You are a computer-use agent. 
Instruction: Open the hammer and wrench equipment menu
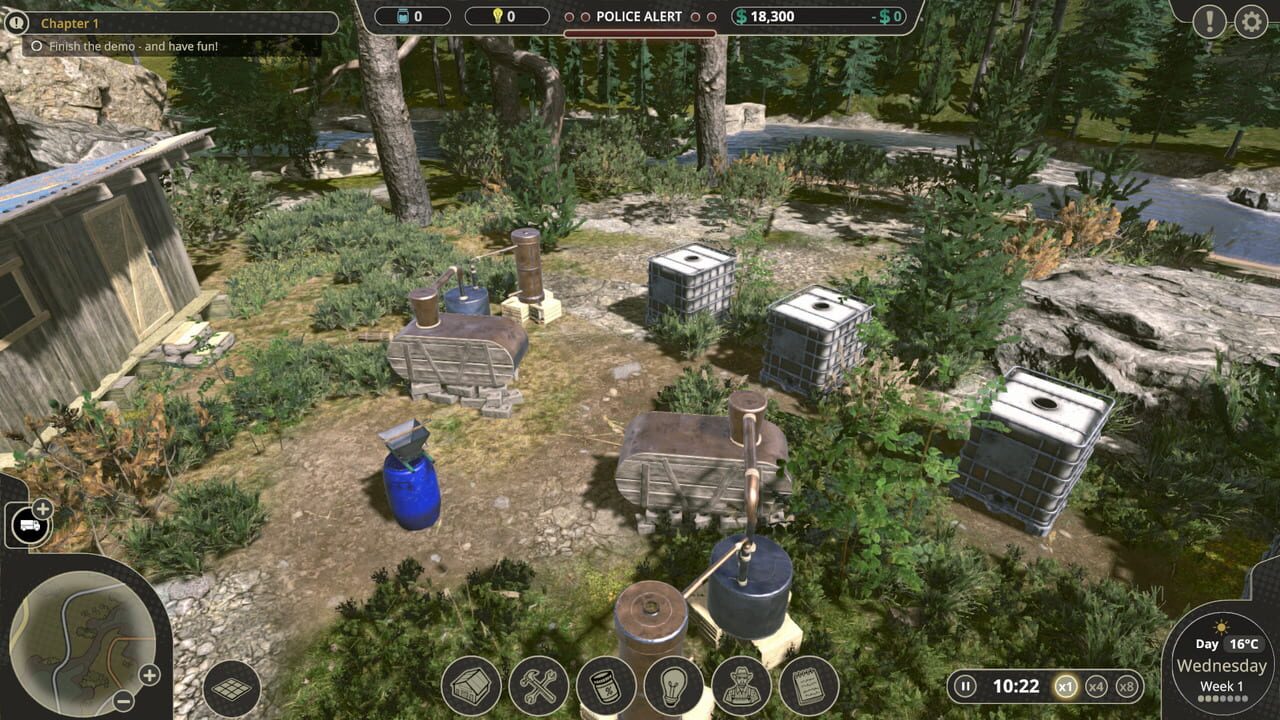pos(538,688)
